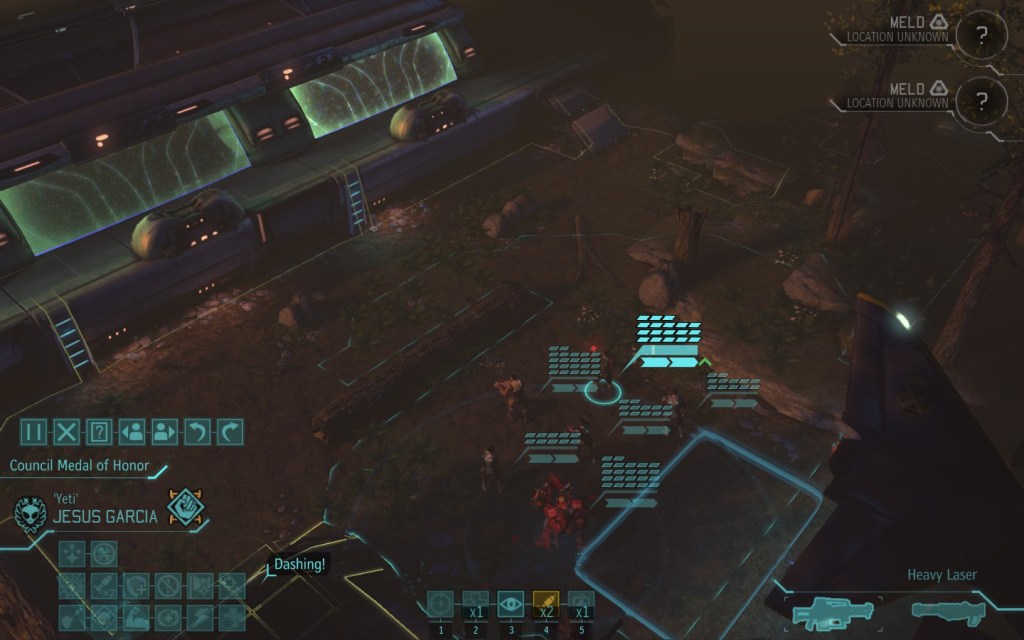
Task: Select the previous soldier
Action: [x=131, y=432]
